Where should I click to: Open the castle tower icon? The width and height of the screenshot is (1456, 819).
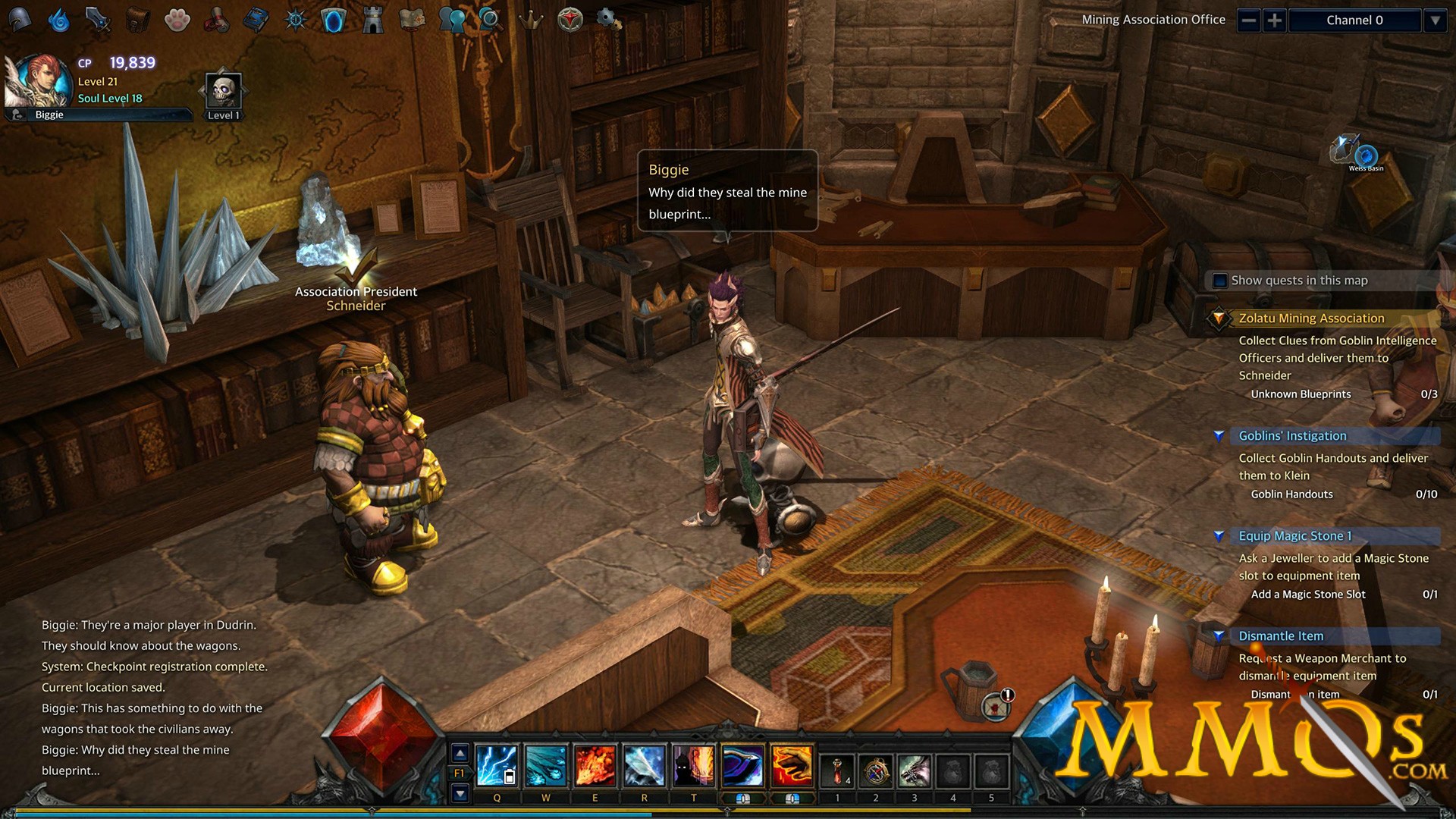372,20
